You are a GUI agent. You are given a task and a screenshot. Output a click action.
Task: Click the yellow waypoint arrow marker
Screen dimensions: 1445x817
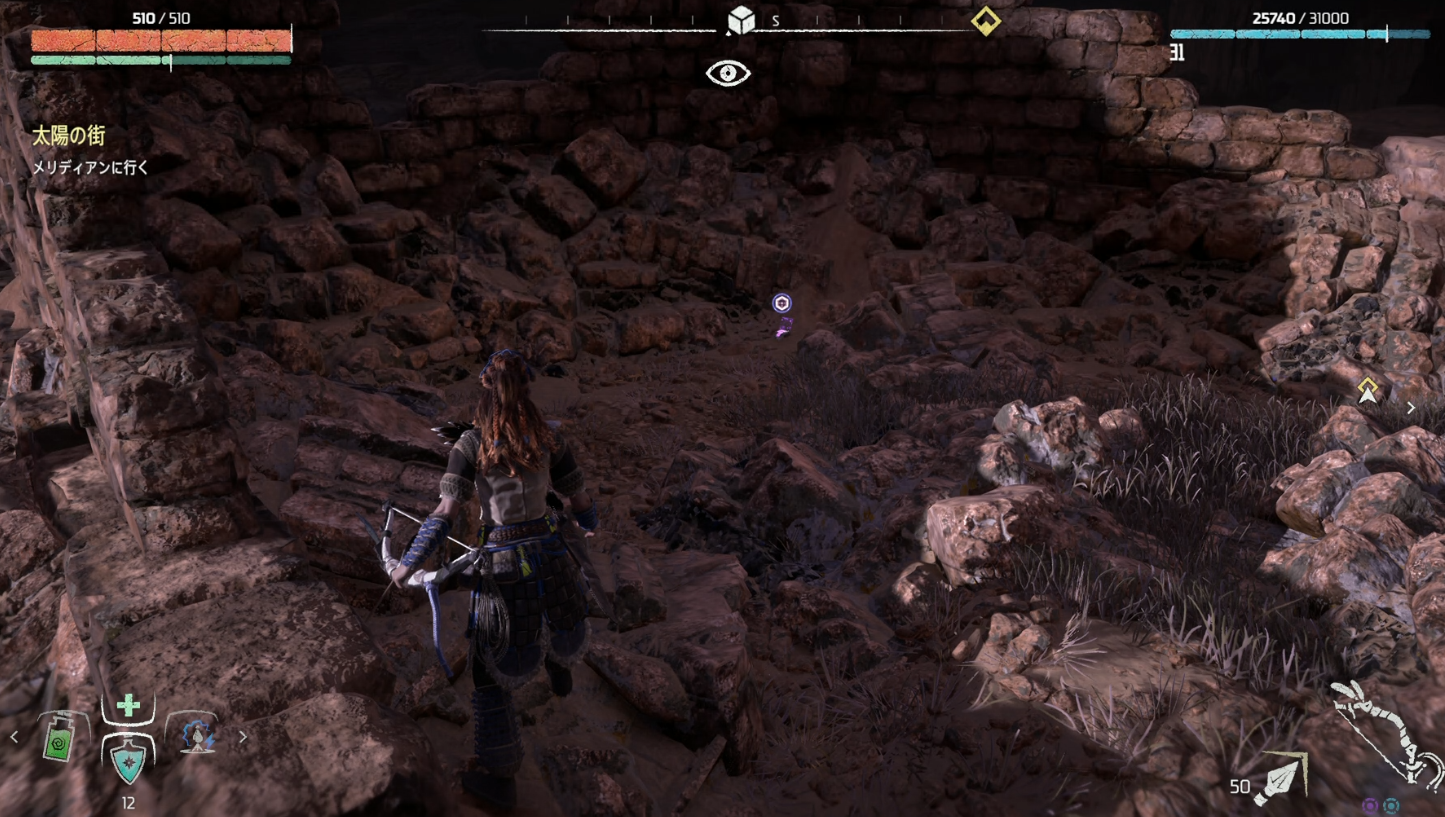click(x=1367, y=391)
